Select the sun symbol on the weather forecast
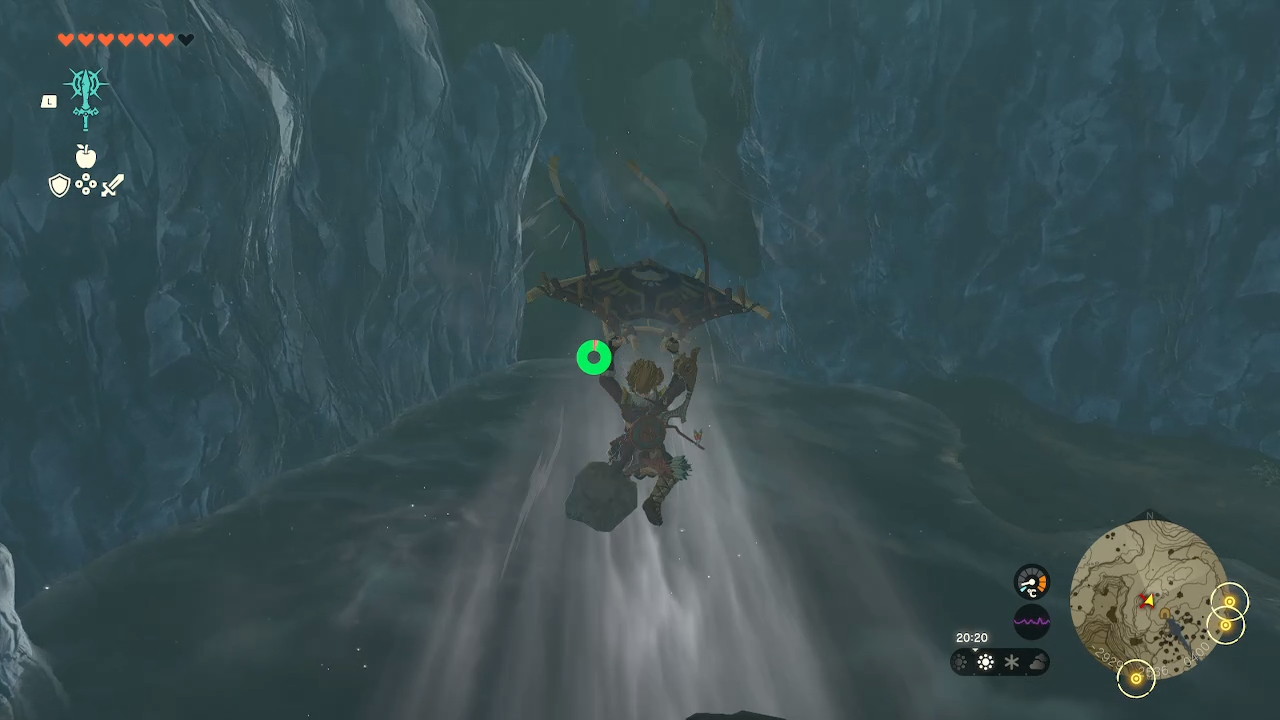 point(986,661)
